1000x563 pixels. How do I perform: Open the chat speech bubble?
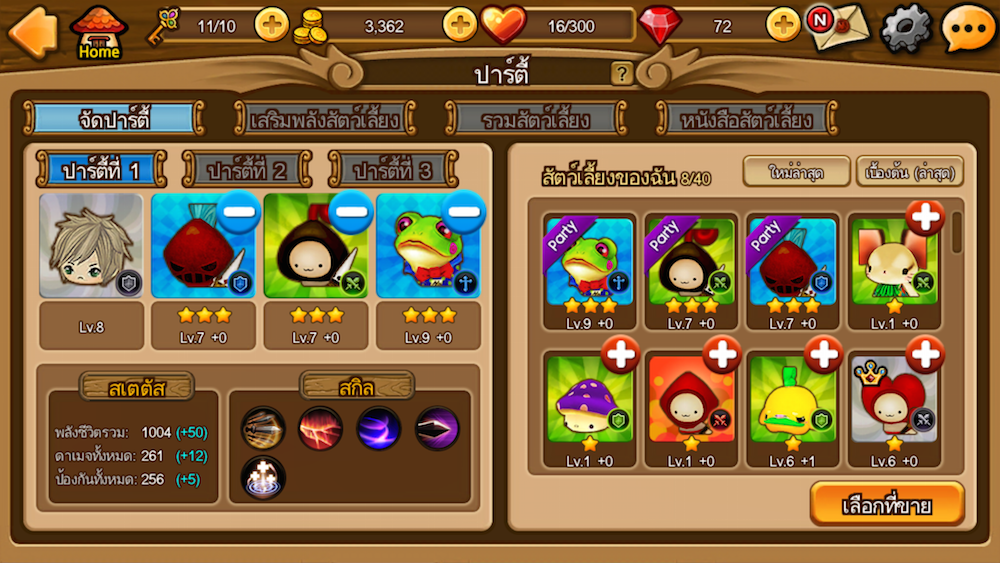(x=966, y=28)
